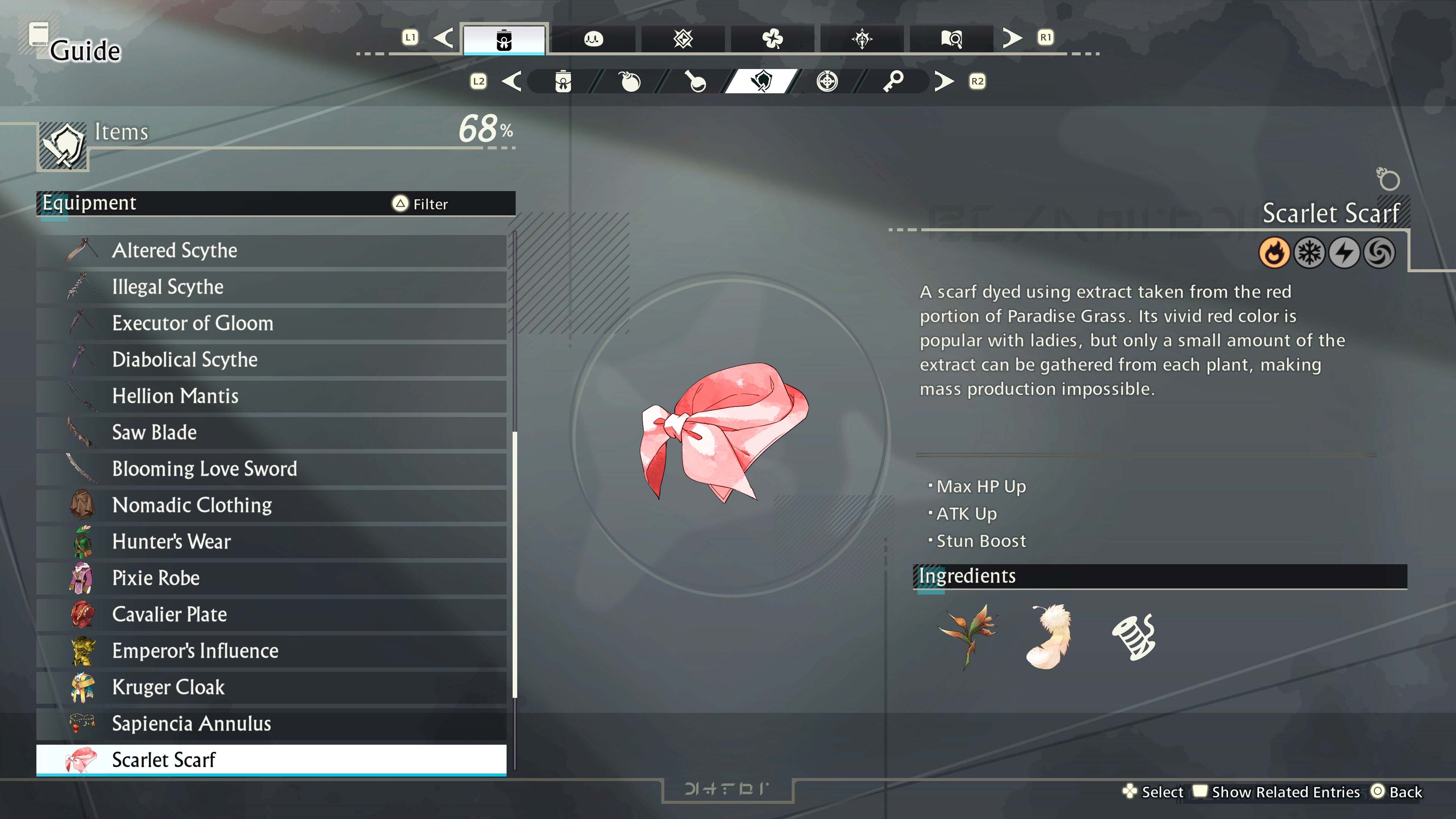Select the Pixie Robe entry

click(271, 578)
